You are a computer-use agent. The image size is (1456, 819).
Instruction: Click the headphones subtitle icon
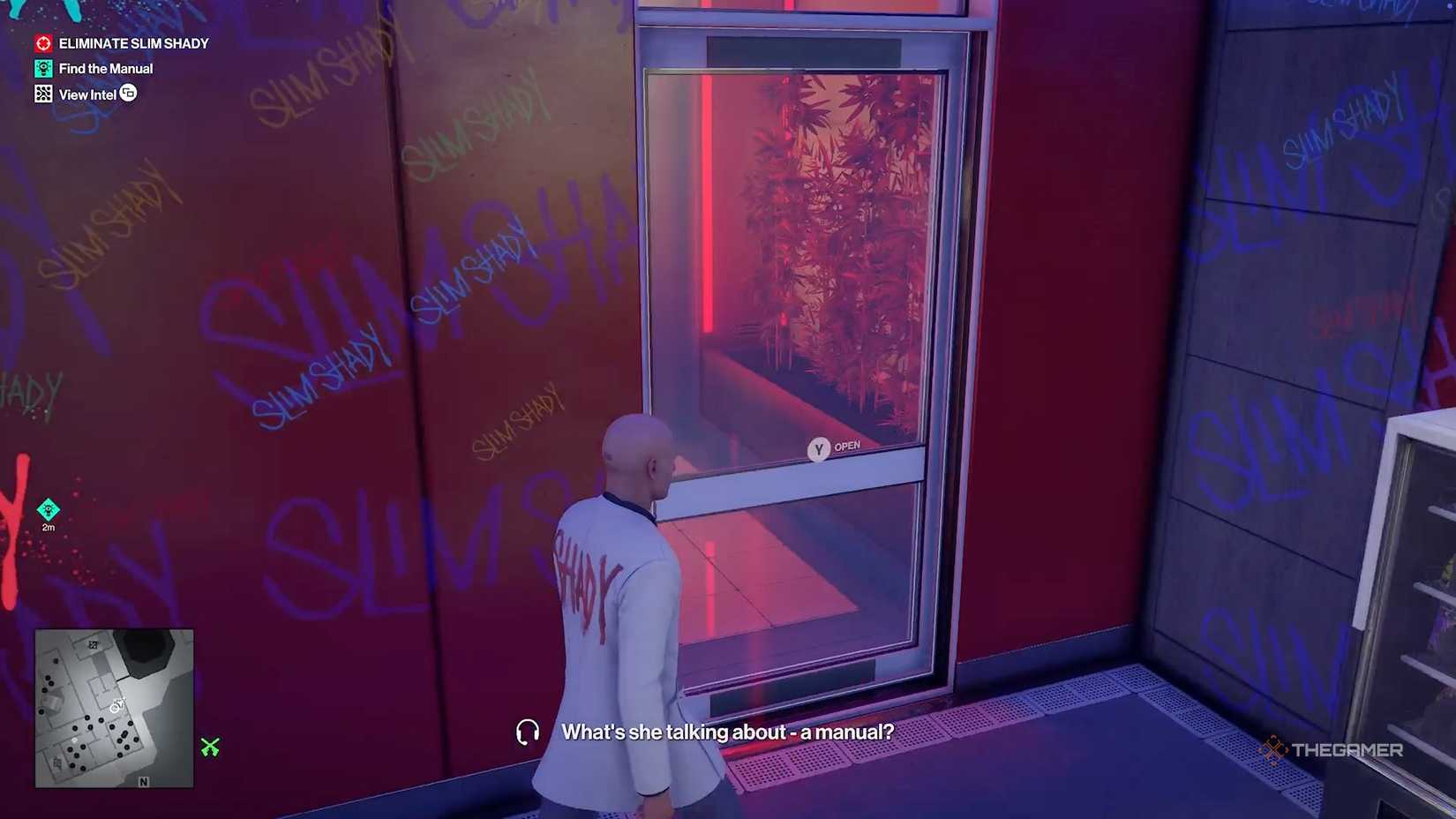click(x=527, y=732)
